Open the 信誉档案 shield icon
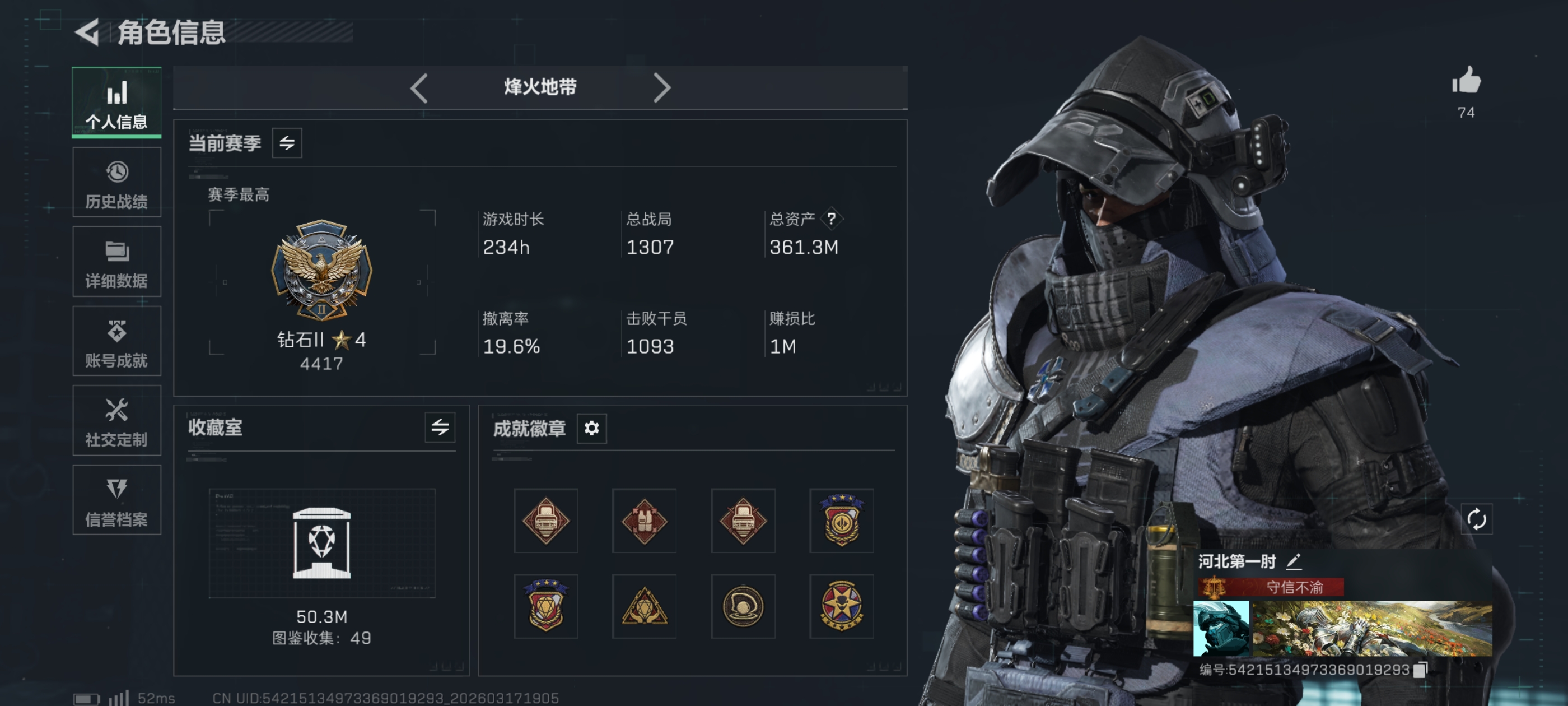 (116, 491)
